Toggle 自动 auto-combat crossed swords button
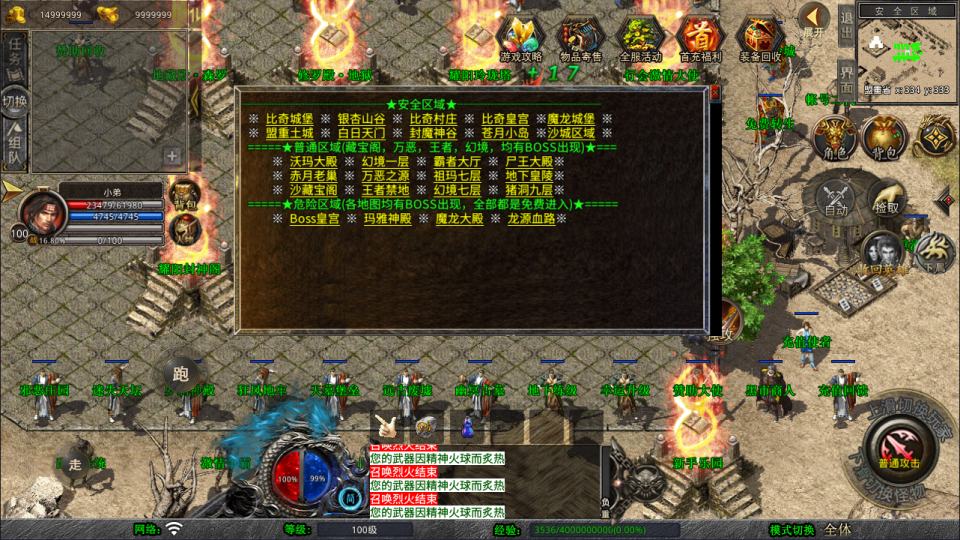 point(836,197)
